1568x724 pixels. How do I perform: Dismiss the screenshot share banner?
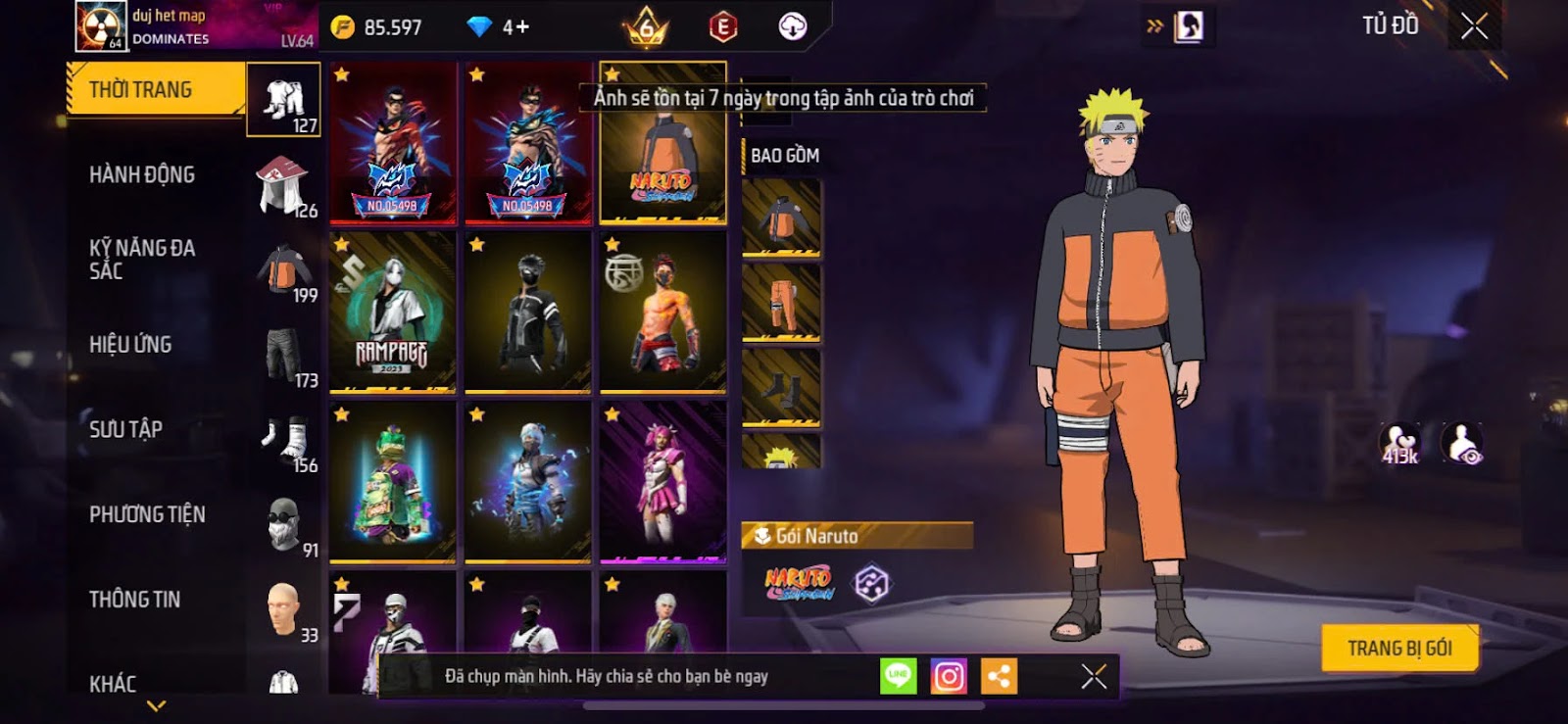1094,676
